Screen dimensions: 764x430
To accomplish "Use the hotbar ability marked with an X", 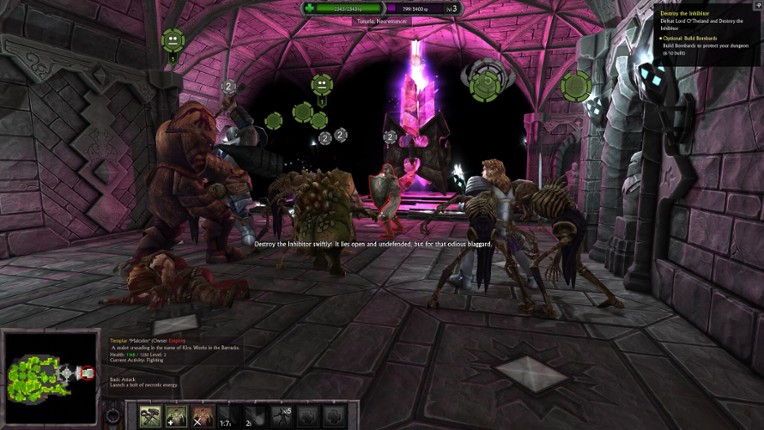I will (x=202, y=416).
